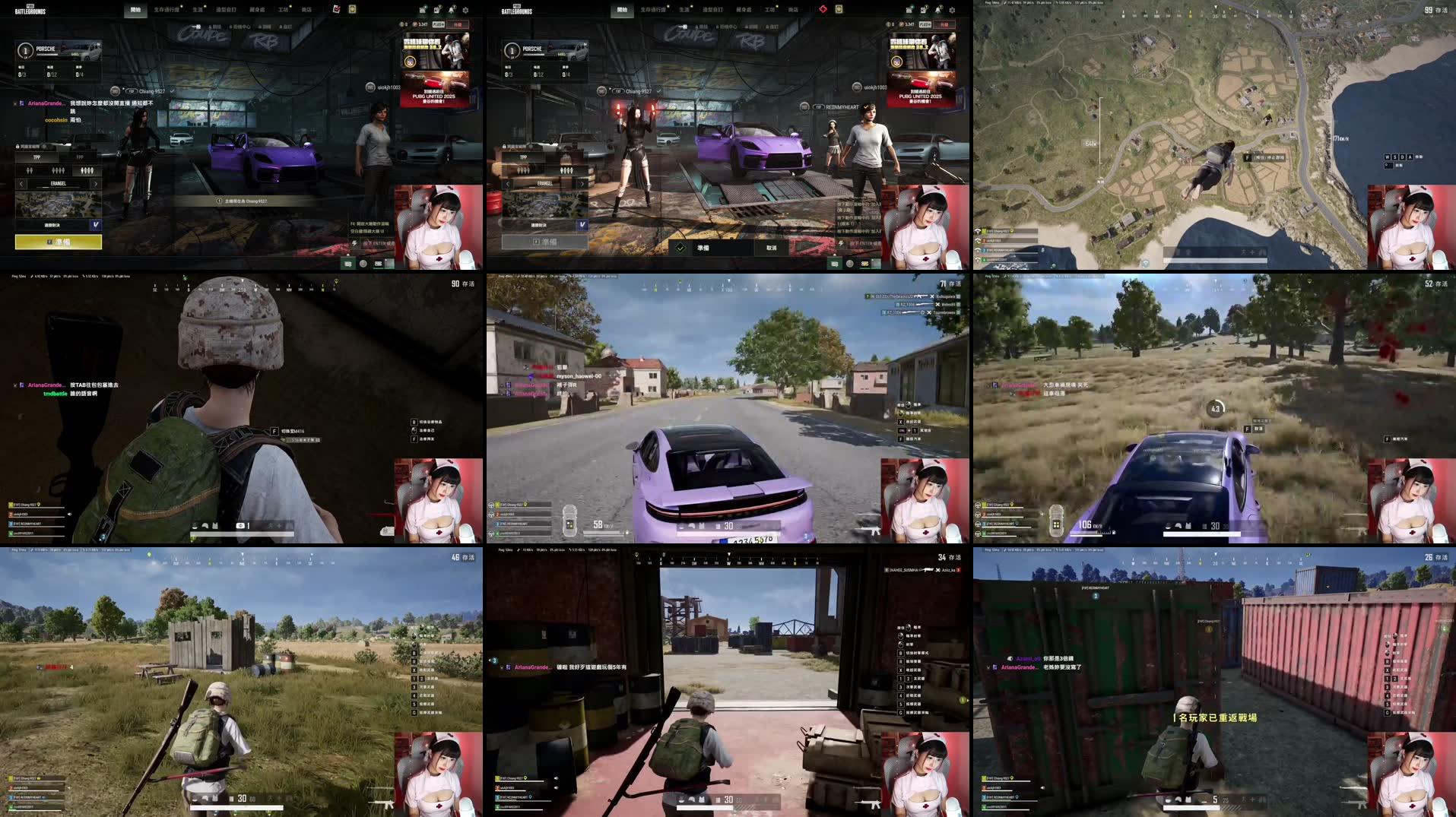Switch to FPP perspective mode
Viewport: 1456px width, 817px height.
point(80,157)
